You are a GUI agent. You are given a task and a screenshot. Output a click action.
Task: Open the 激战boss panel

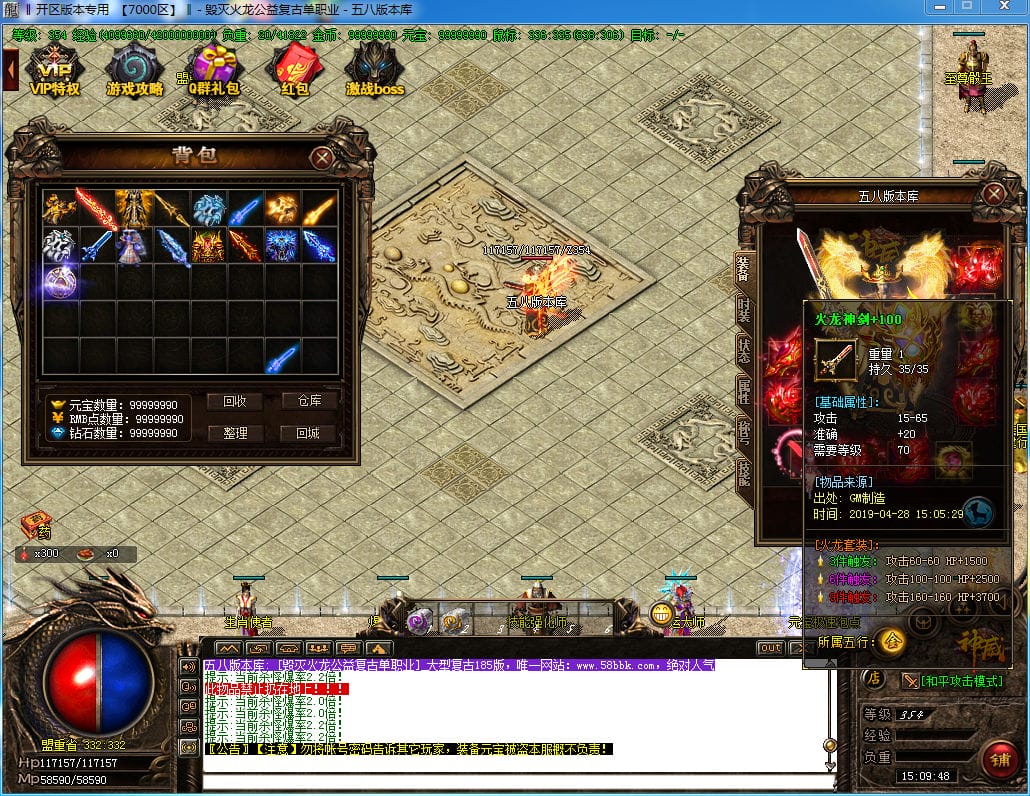click(375, 70)
